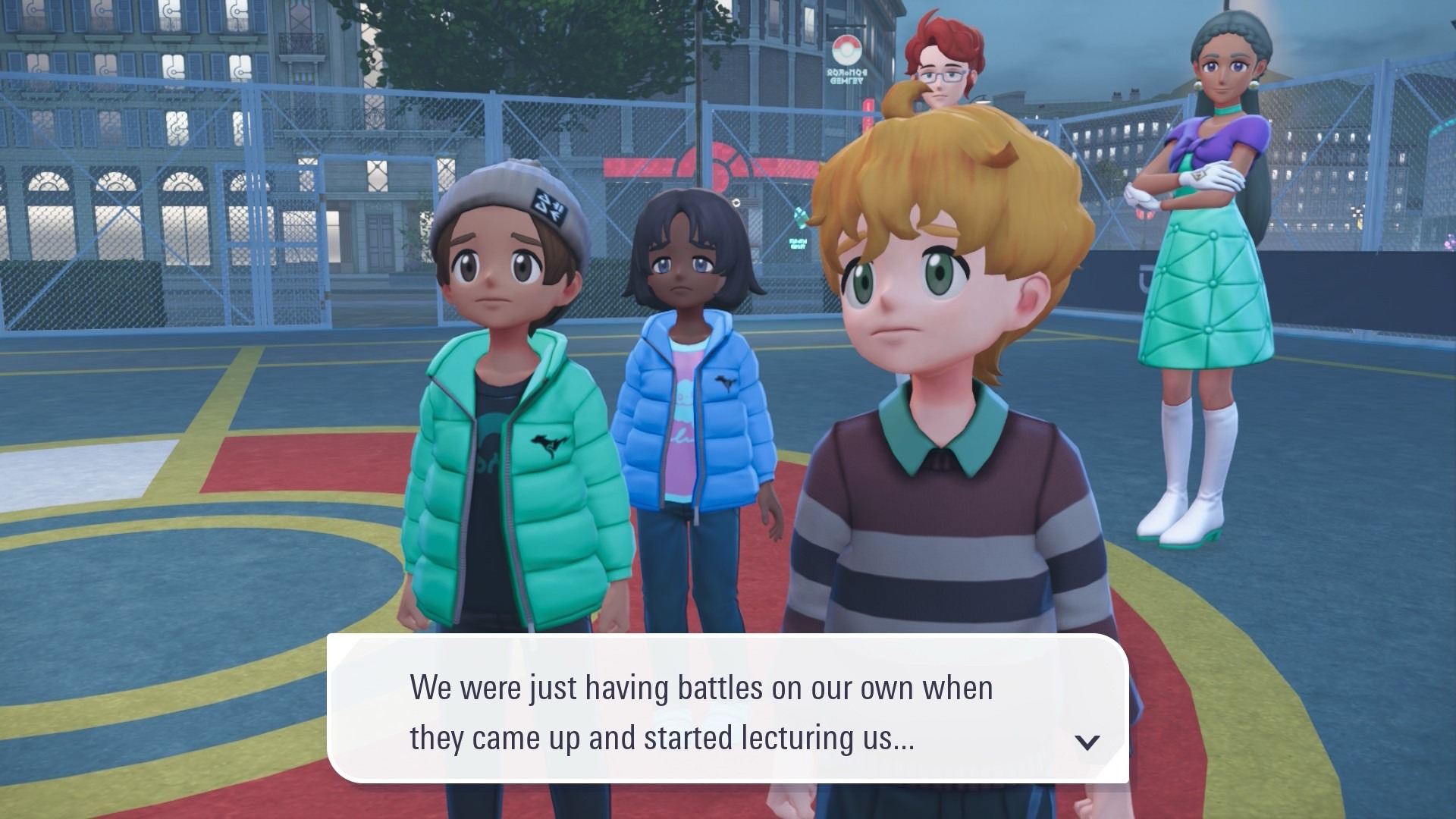Viewport: 1456px width, 819px height.
Task: Click the logo patch on the blue puffer jacket
Action: [725, 384]
